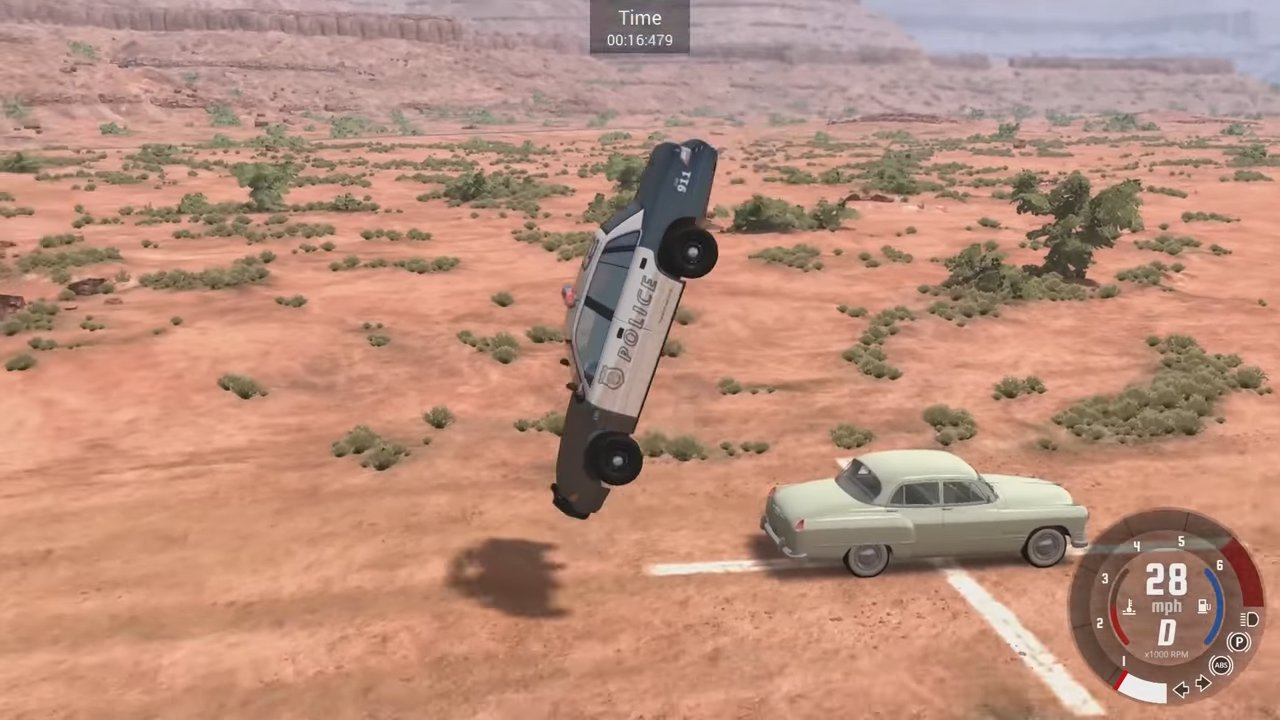Toggle the parking brake indicator
Image resolution: width=1280 pixels, height=720 pixels.
(x=1238, y=641)
